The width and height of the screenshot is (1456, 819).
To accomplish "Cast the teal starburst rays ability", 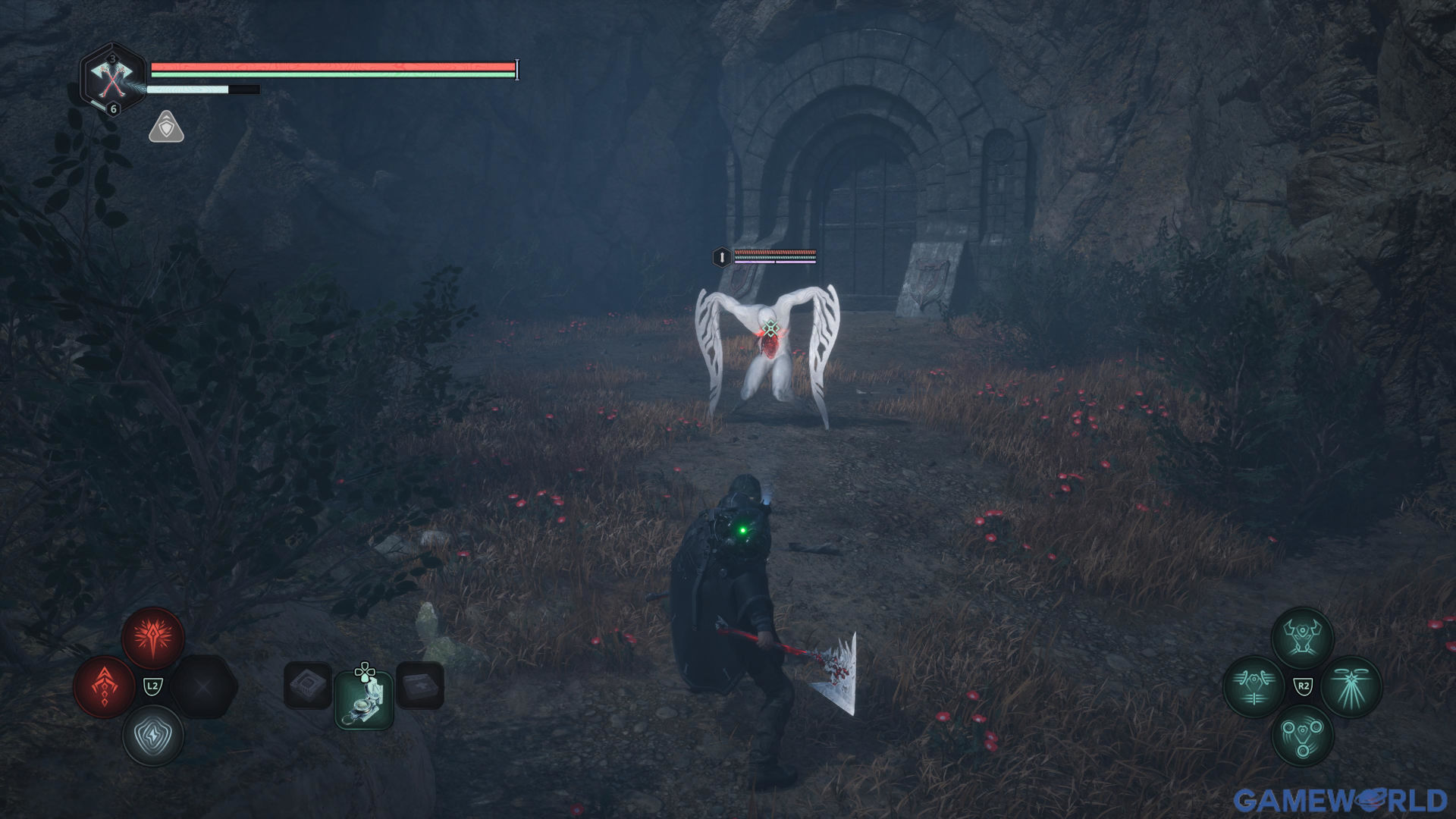I will 1351,686.
